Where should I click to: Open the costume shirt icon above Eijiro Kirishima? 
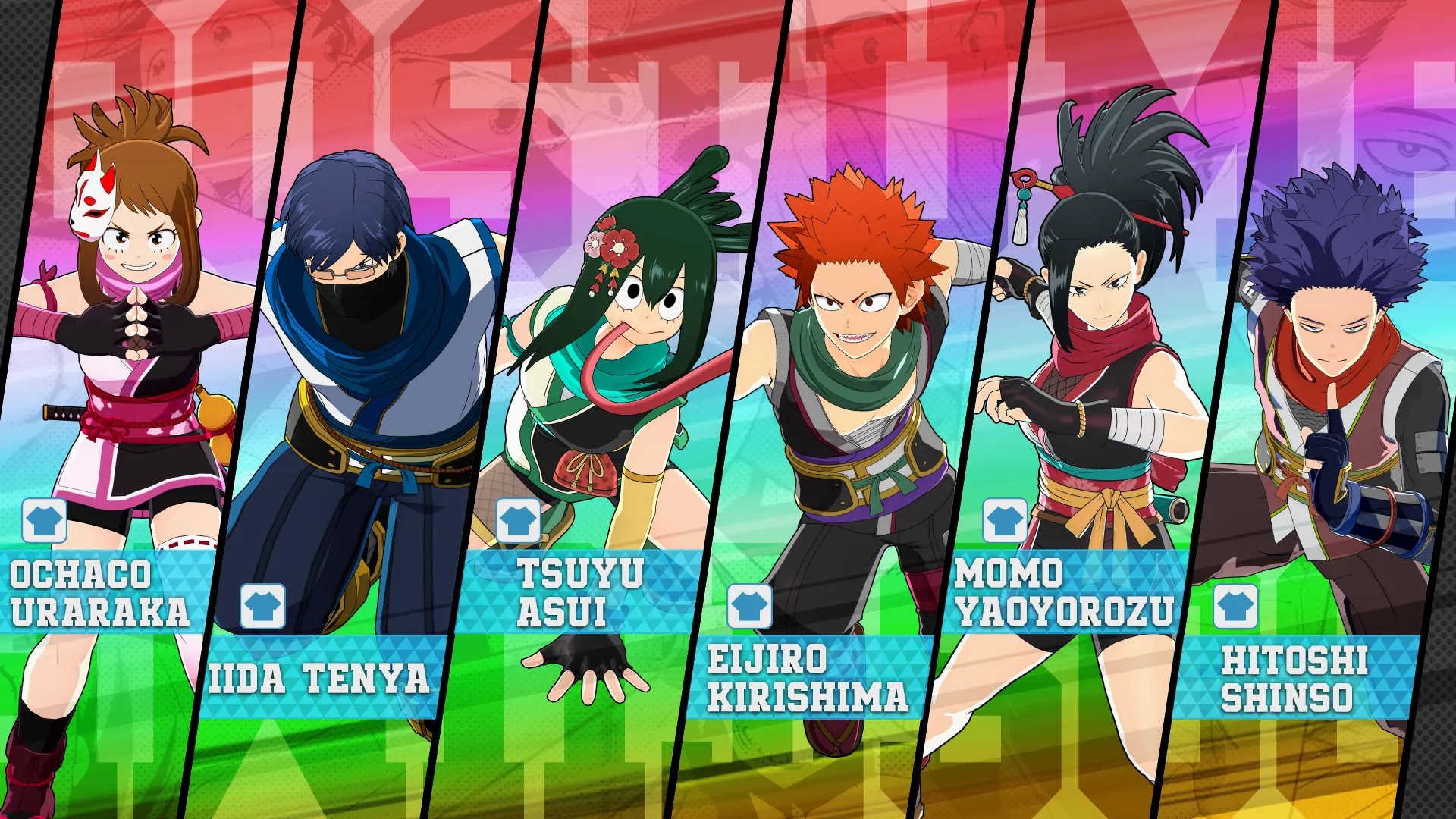coord(749,607)
